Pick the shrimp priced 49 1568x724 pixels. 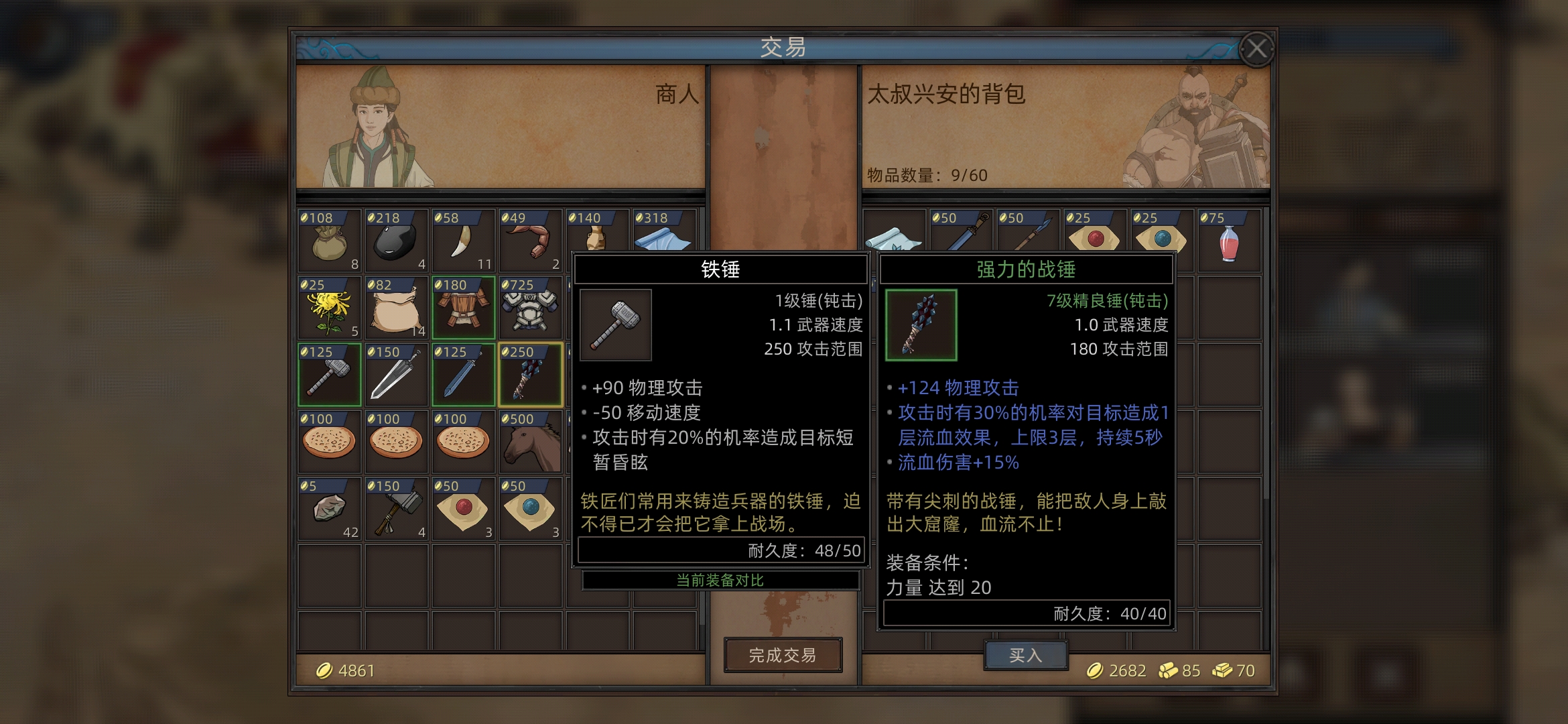point(530,241)
